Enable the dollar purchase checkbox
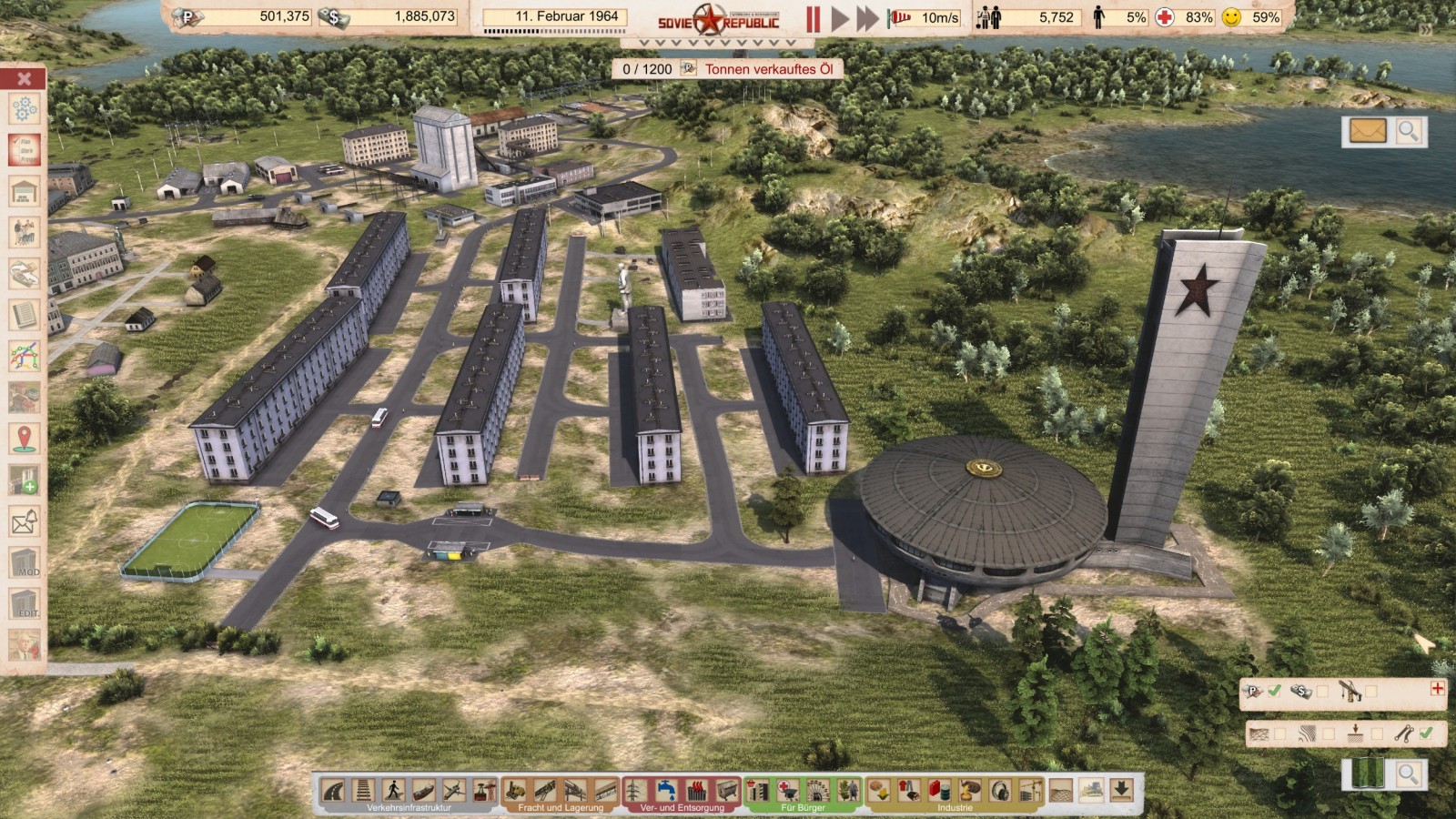 1322,692
